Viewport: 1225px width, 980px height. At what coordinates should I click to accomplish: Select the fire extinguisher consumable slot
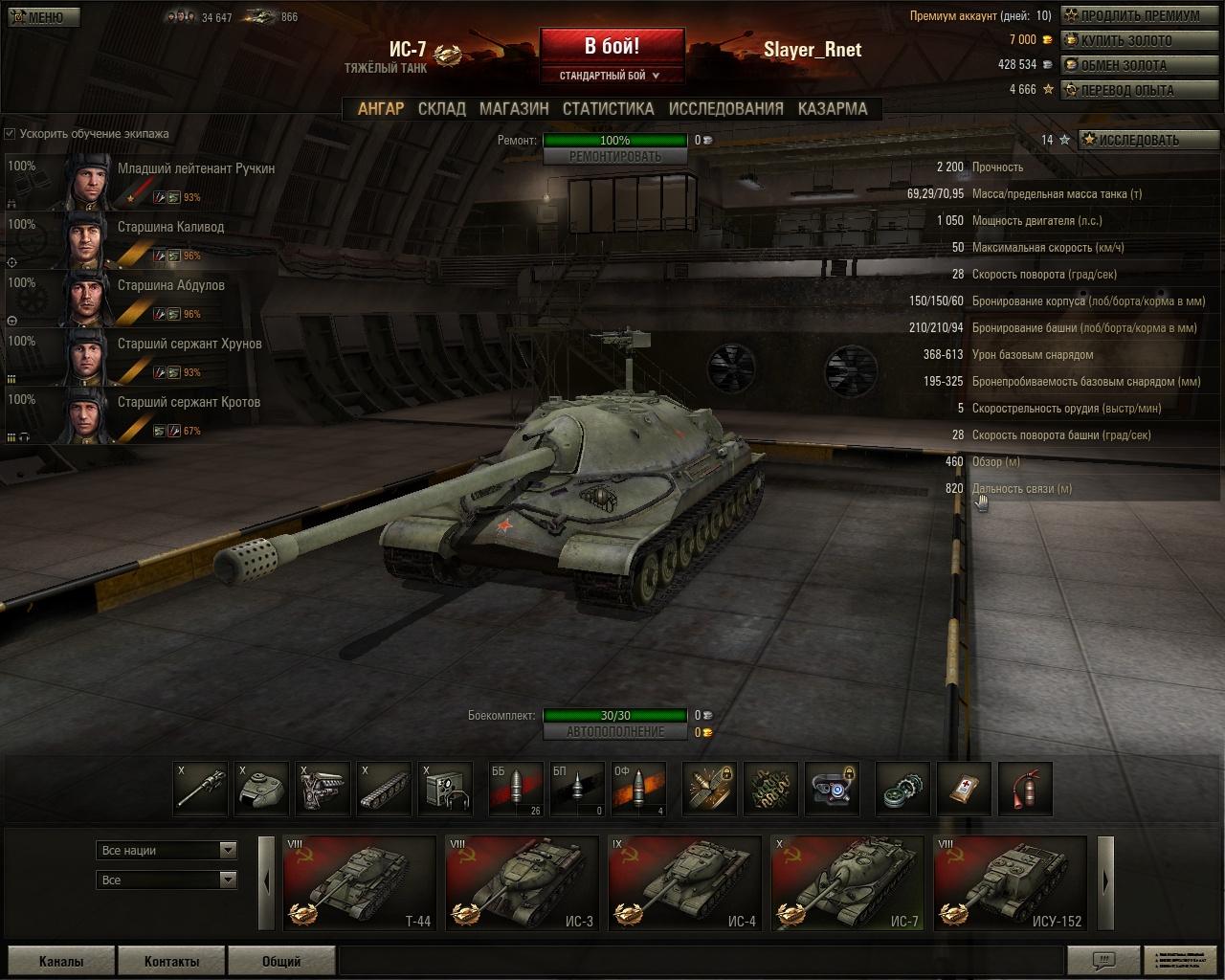point(1025,789)
